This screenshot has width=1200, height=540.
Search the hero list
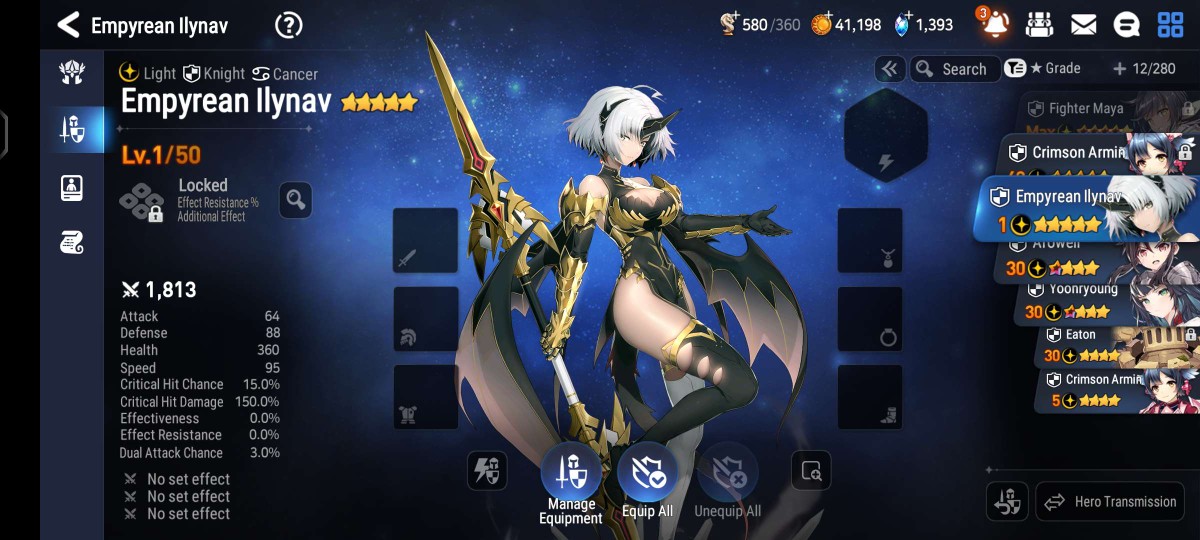pos(953,69)
